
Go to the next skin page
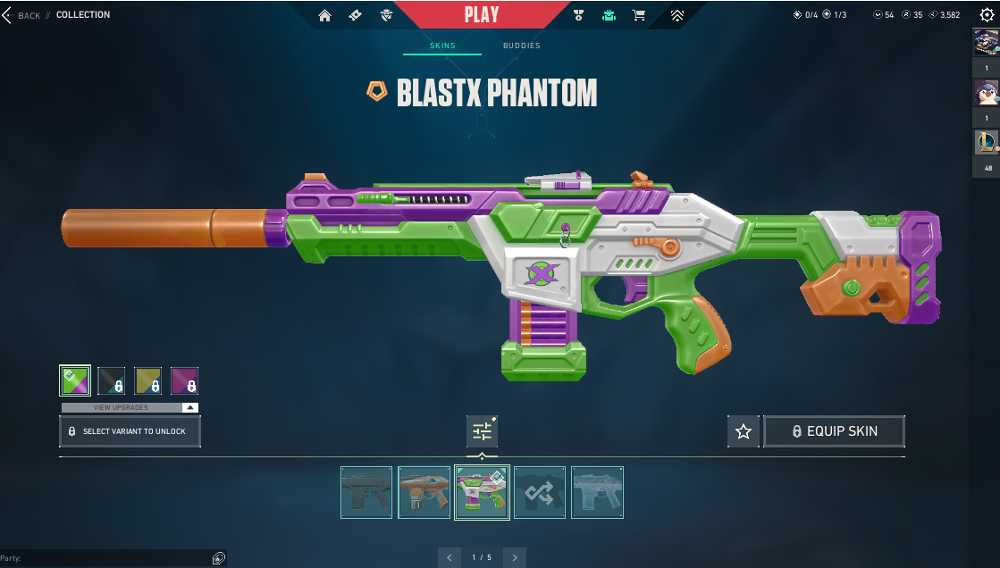tap(514, 557)
